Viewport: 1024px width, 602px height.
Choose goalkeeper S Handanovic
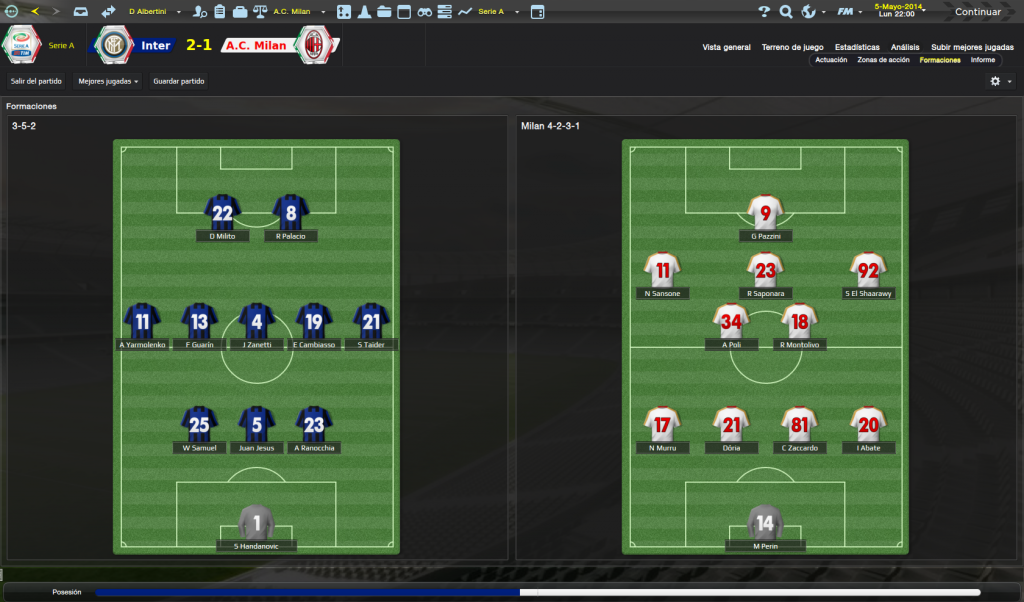click(x=256, y=524)
